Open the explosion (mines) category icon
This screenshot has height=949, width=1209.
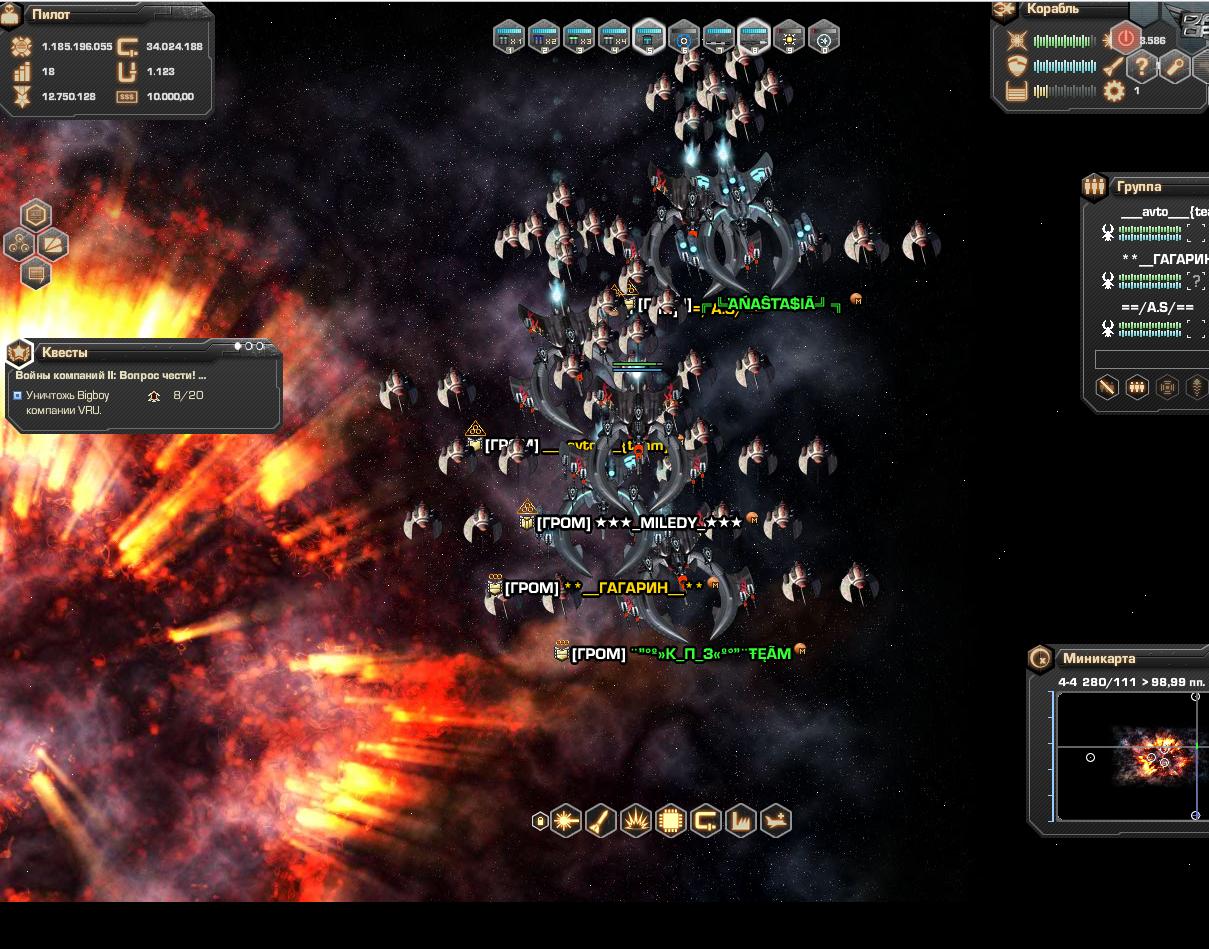tap(636, 822)
